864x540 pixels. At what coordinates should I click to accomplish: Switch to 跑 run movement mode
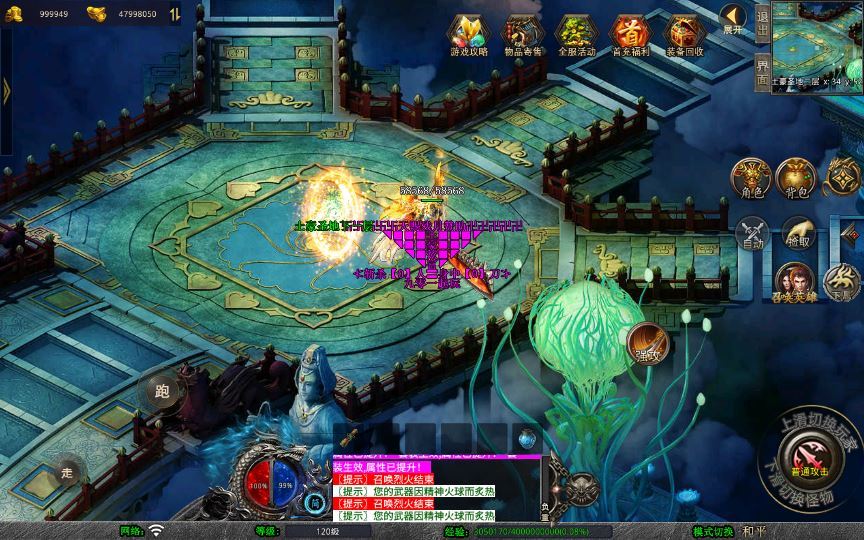click(160, 391)
